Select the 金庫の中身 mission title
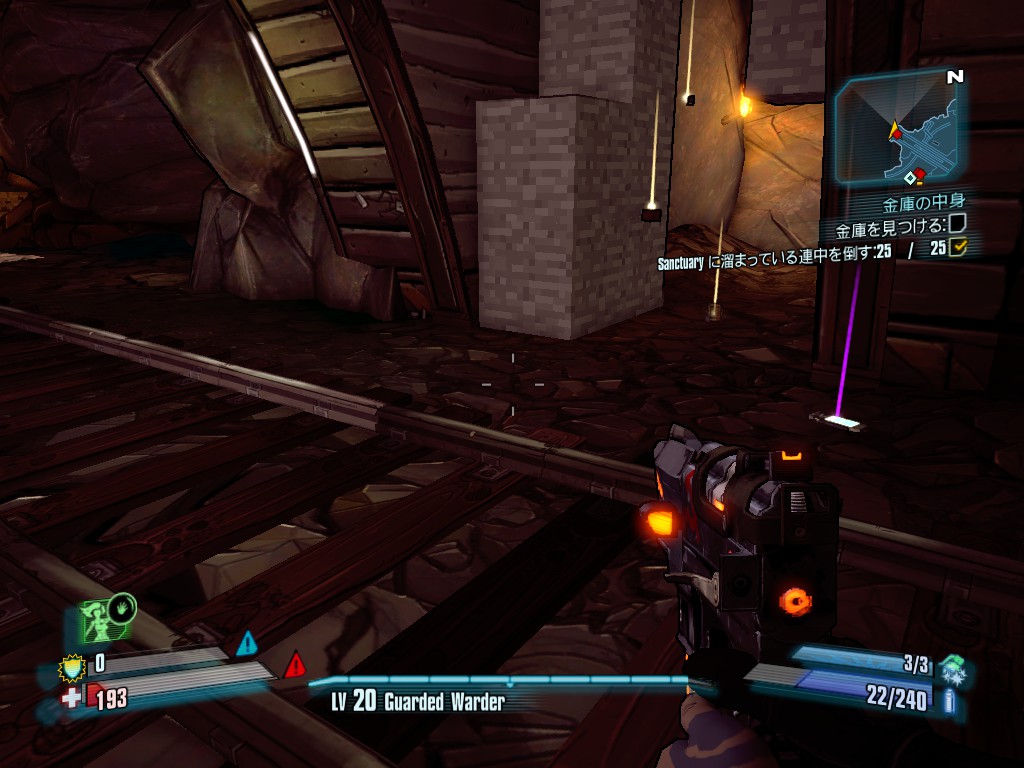The image size is (1024, 768). [x=922, y=203]
